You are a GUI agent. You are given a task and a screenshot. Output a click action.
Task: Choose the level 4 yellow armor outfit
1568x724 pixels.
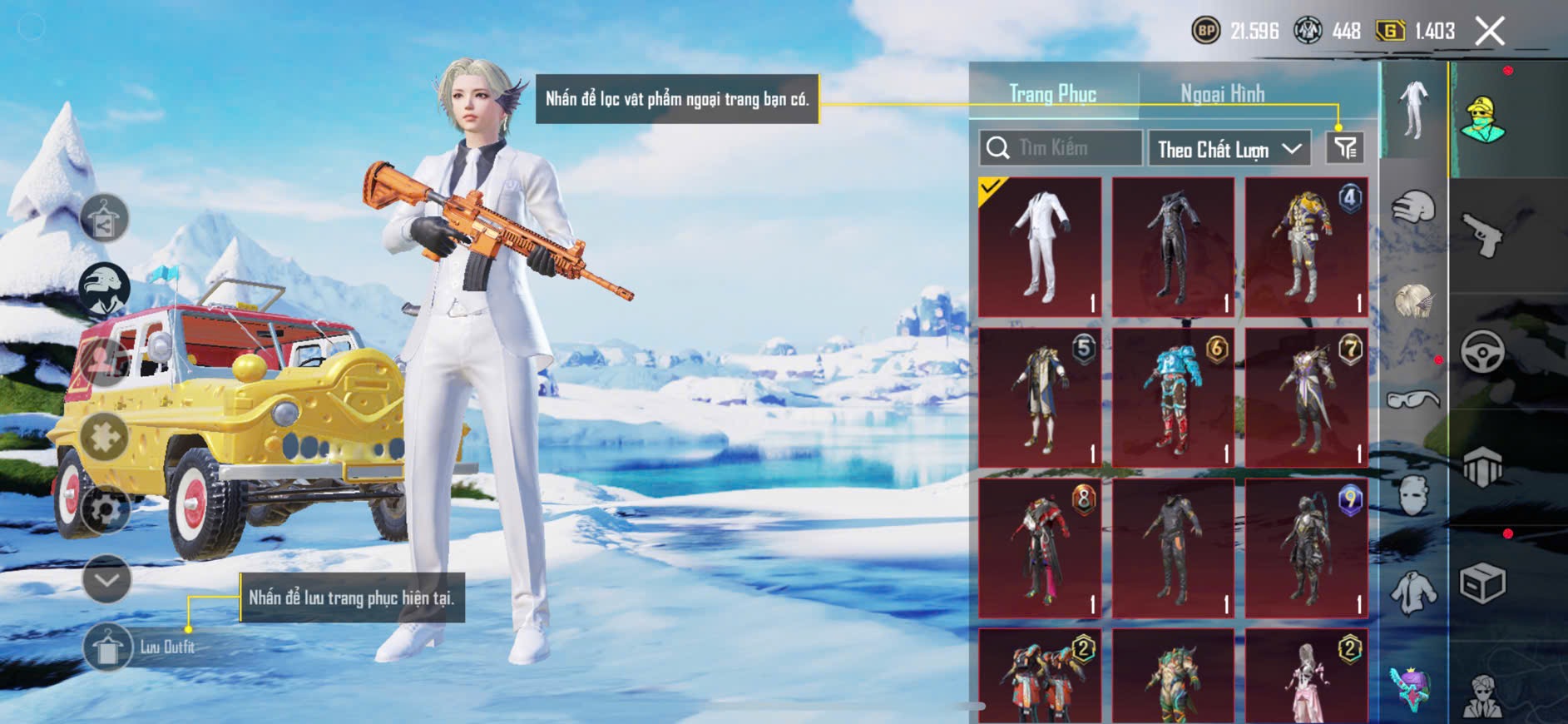[x=1306, y=247]
